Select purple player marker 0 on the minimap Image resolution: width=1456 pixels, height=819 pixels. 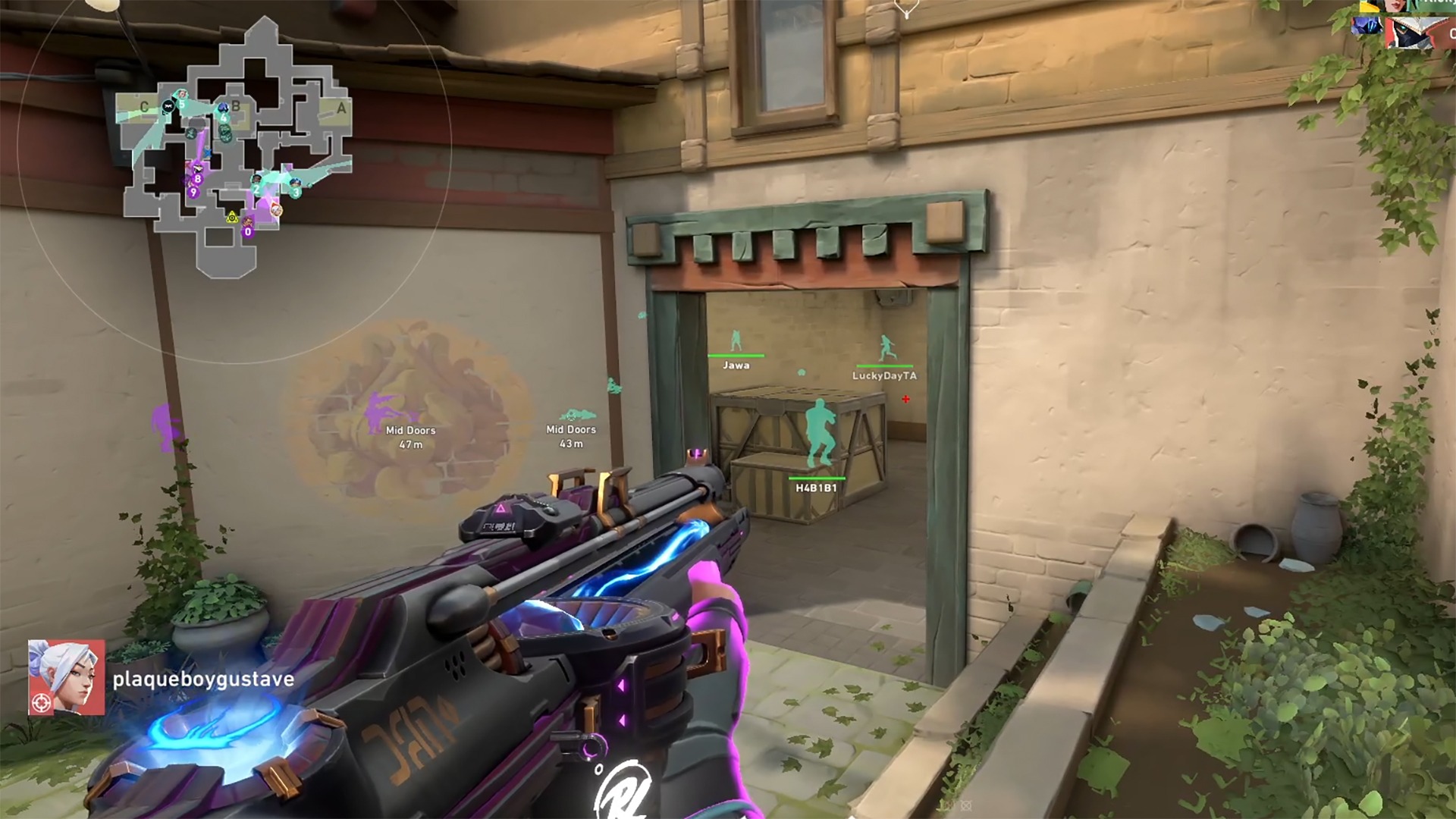point(248,231)
